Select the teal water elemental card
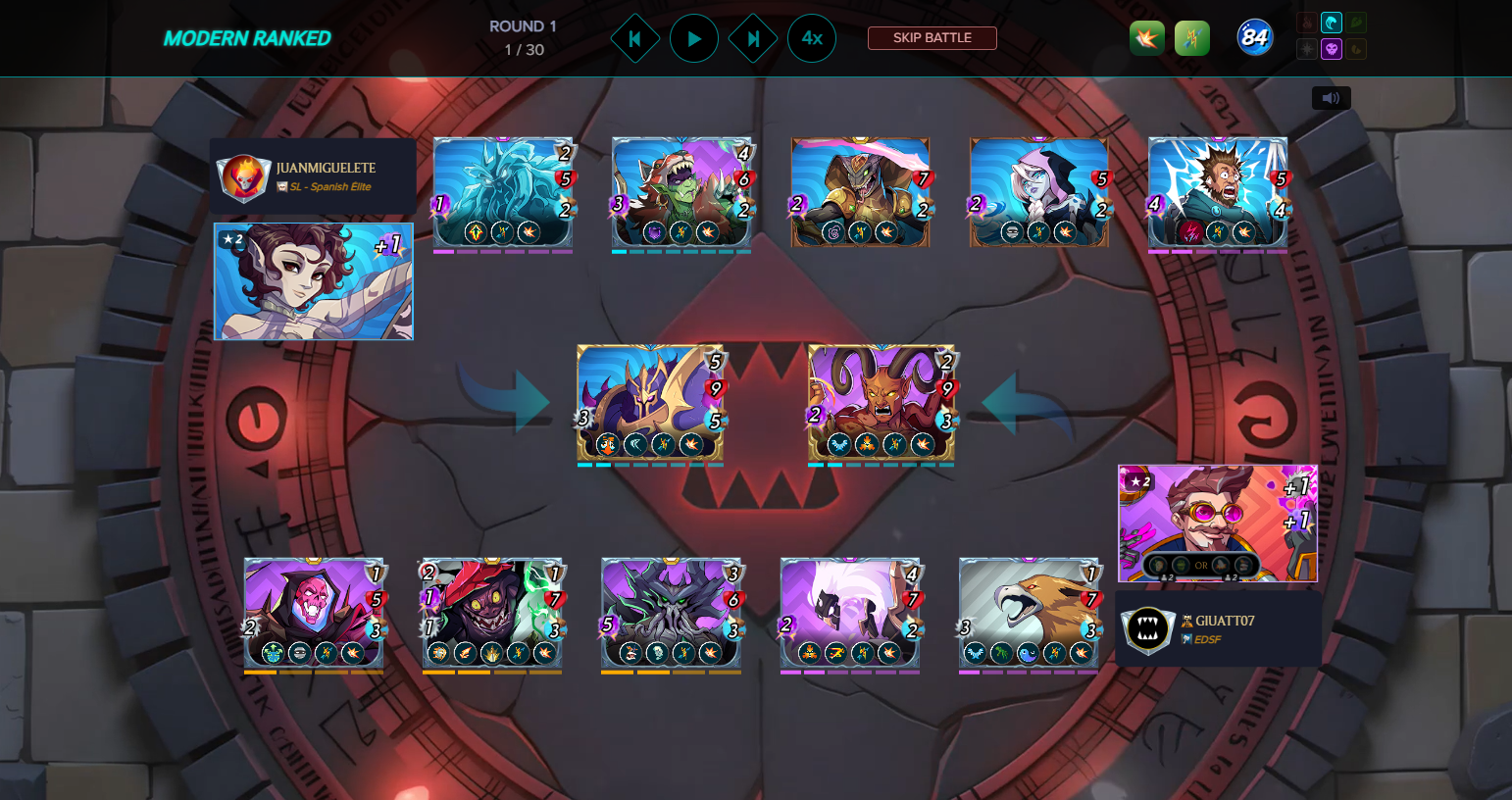1512x800 pixels. [503, 191]
